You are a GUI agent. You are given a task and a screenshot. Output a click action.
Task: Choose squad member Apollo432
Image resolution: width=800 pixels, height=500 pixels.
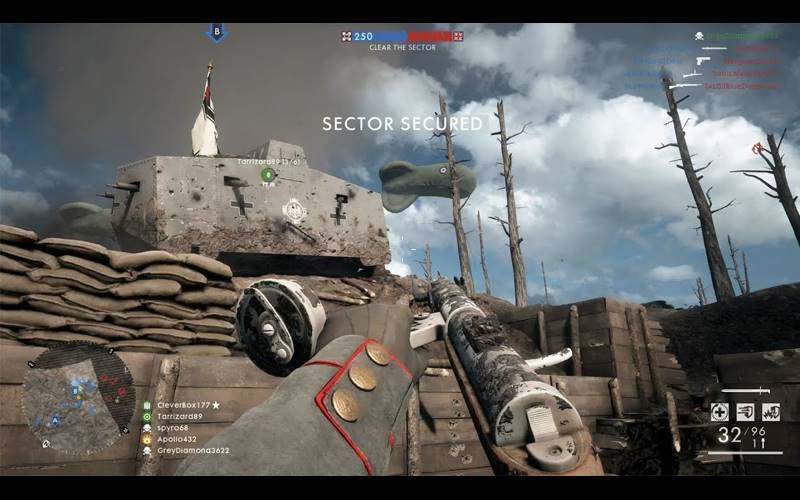tap(177, 439)
